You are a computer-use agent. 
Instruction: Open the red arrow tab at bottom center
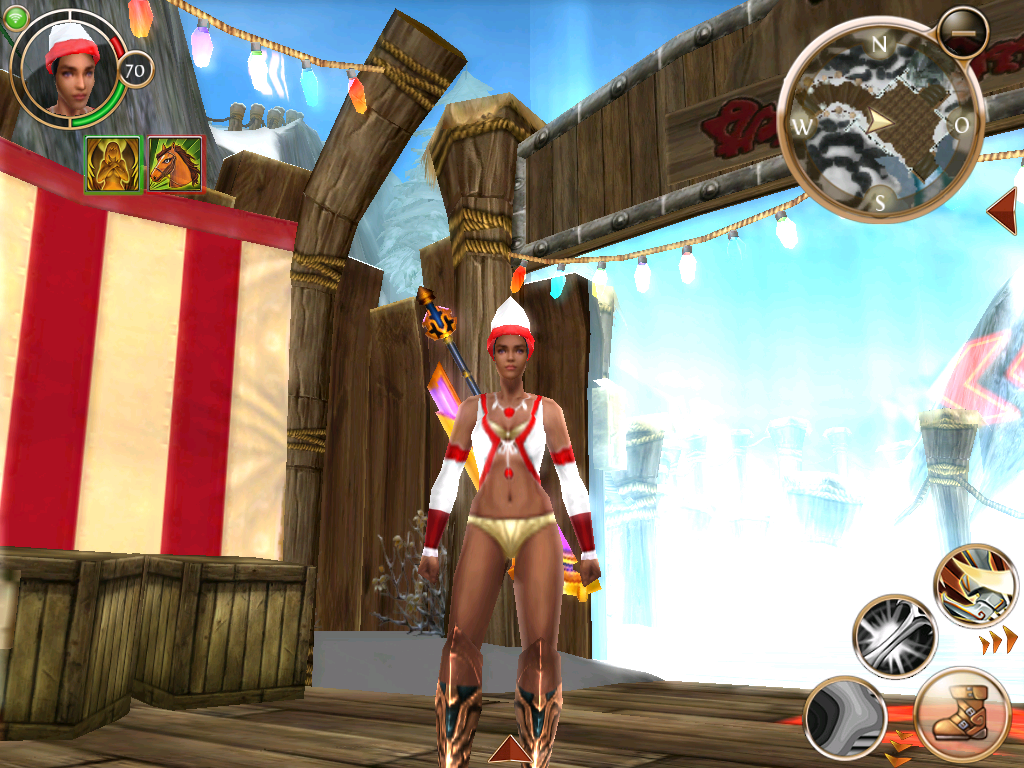click(x=509, y=750)
